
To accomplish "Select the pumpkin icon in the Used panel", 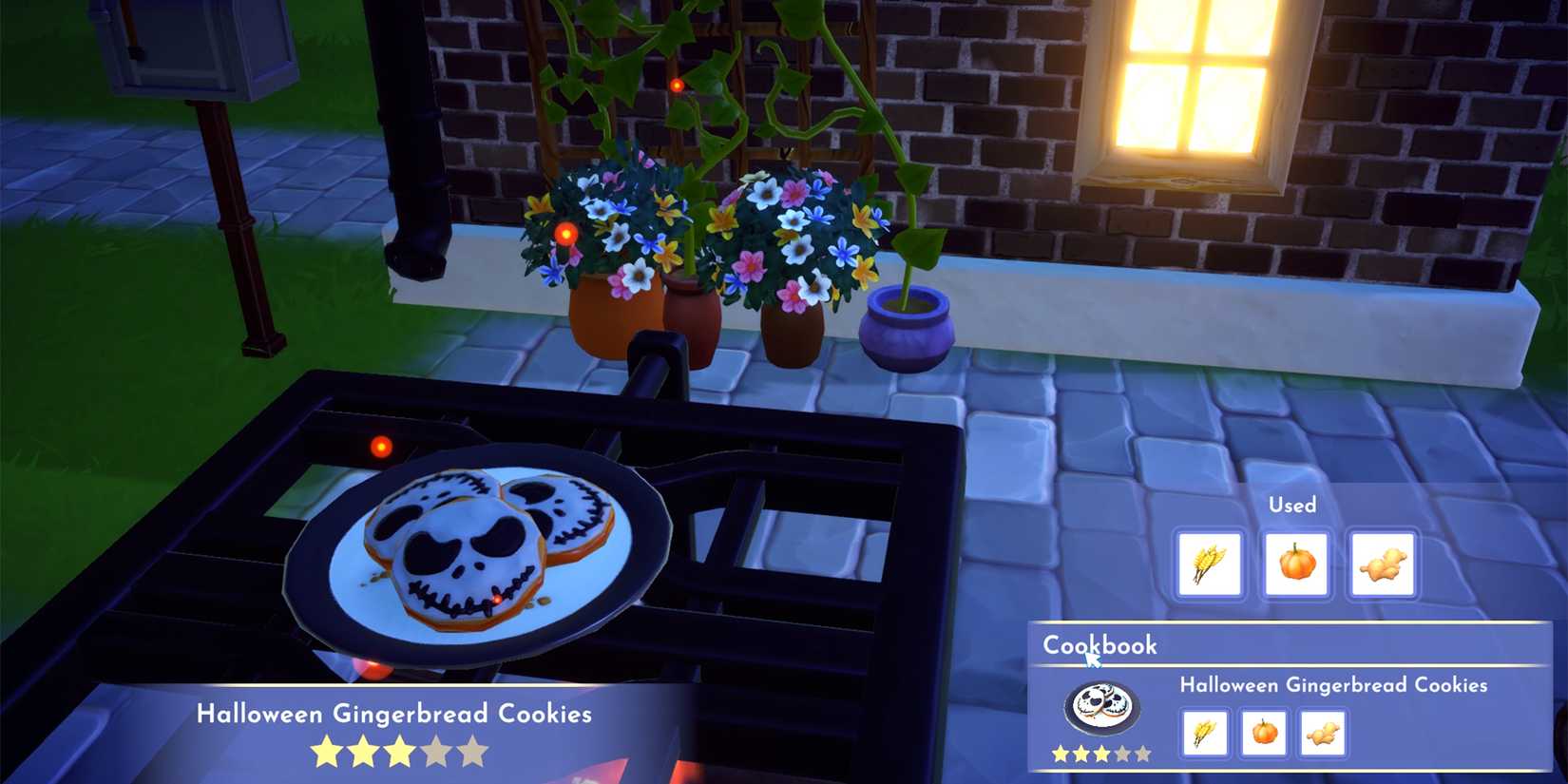I will [x=1294, y=564].
